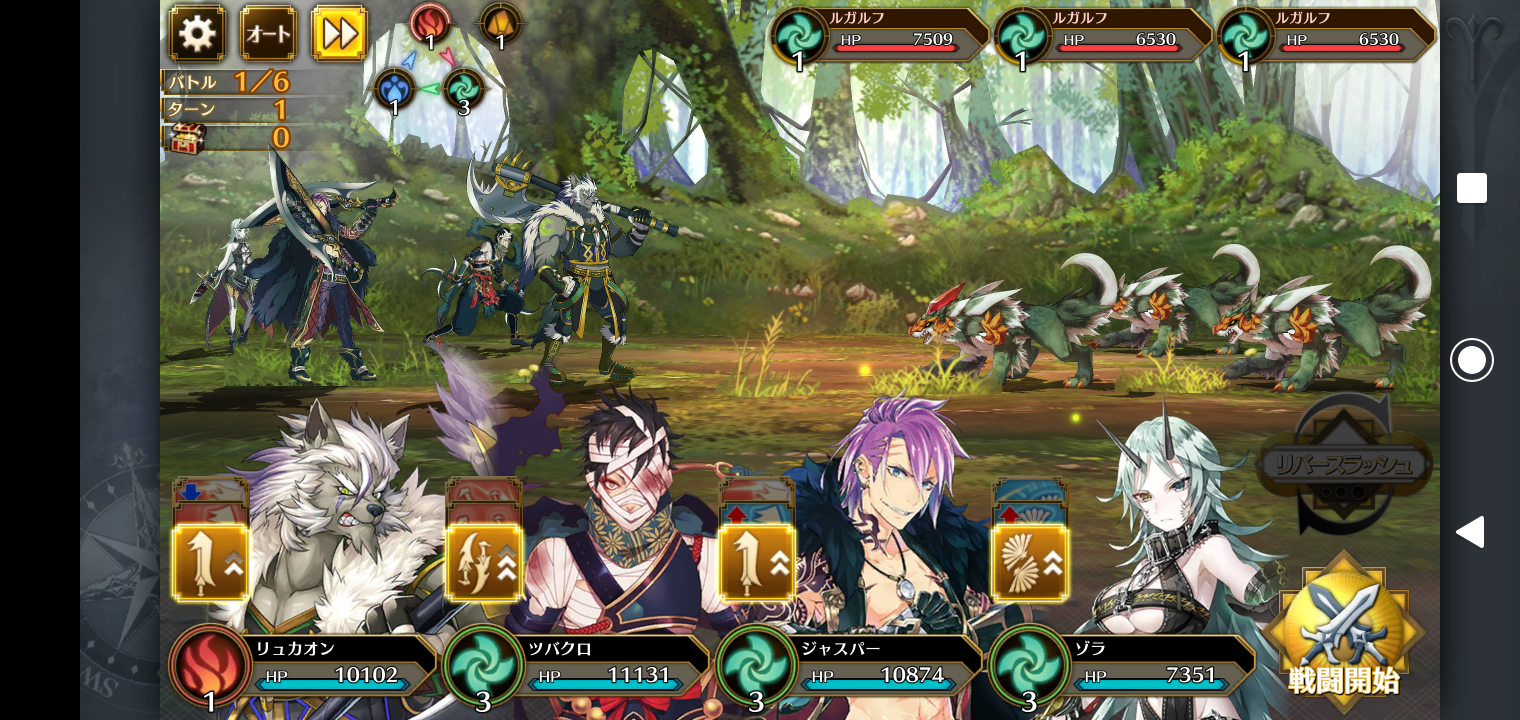Select ゾラ's fan skill card
This screenshot has width=1520, height=720.
[1029, 562]
